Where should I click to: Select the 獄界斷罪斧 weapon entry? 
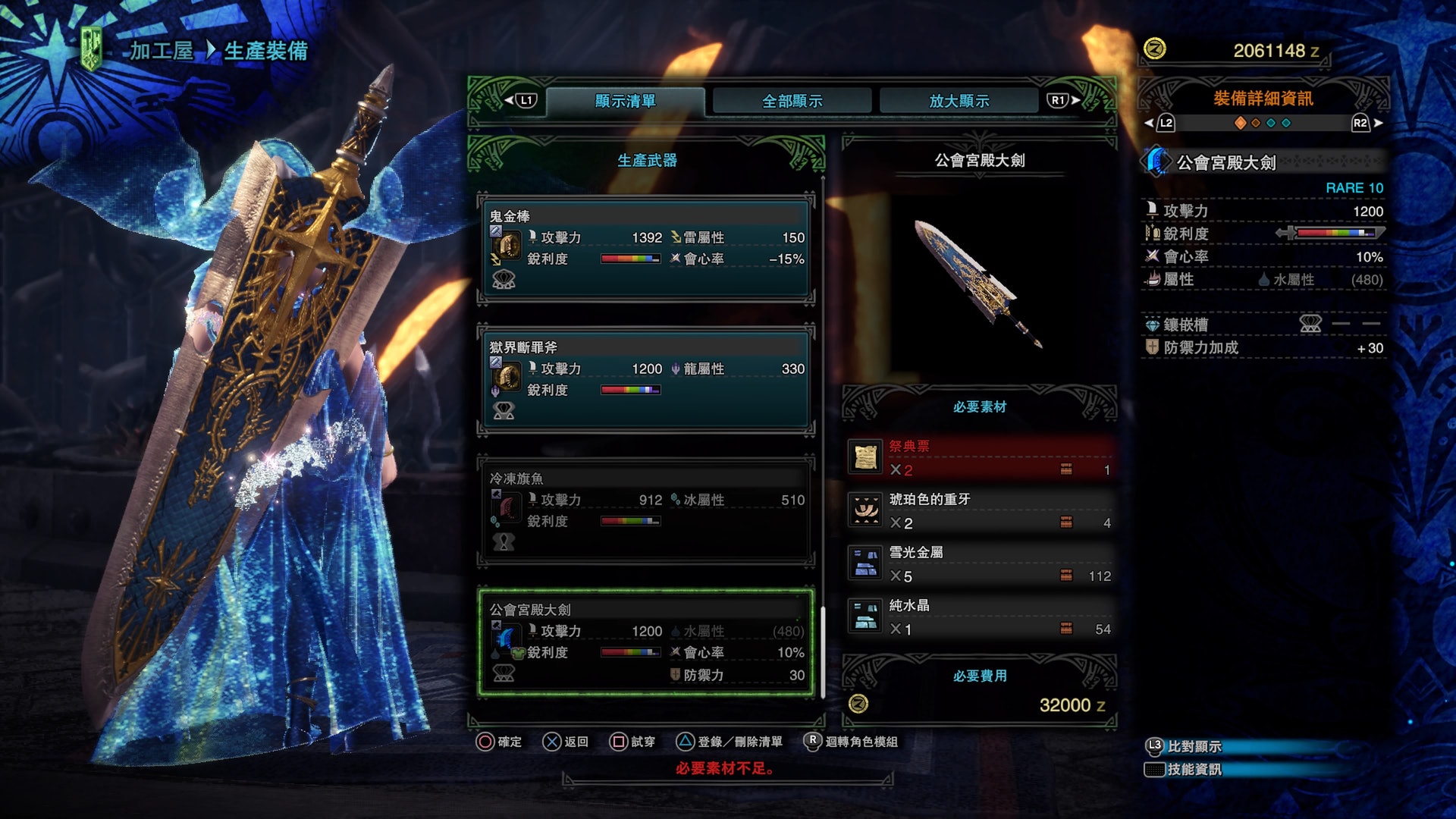pyautogui.click(x=646, y=379)
